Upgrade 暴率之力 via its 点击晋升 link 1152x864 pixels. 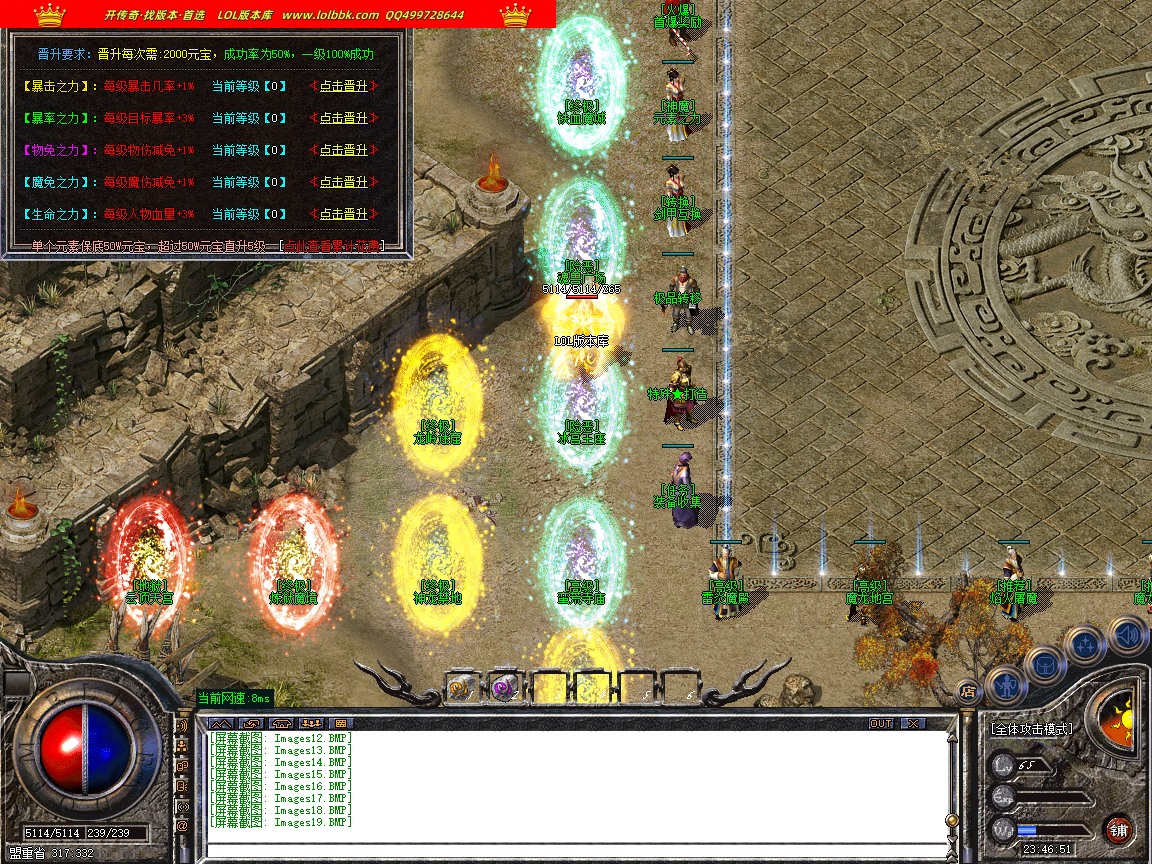coord(344,118)
